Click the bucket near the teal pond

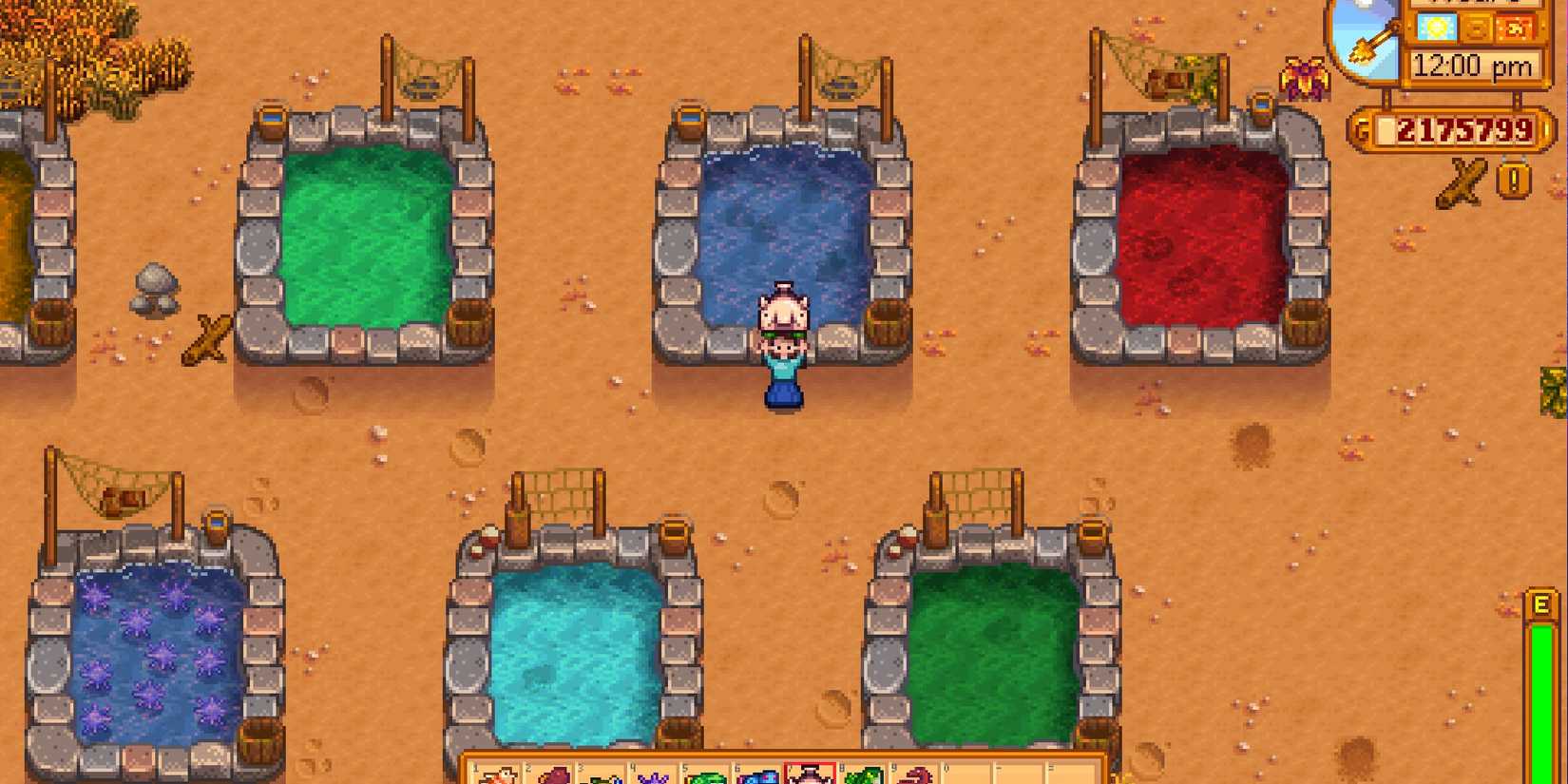(x=675, y=537)
